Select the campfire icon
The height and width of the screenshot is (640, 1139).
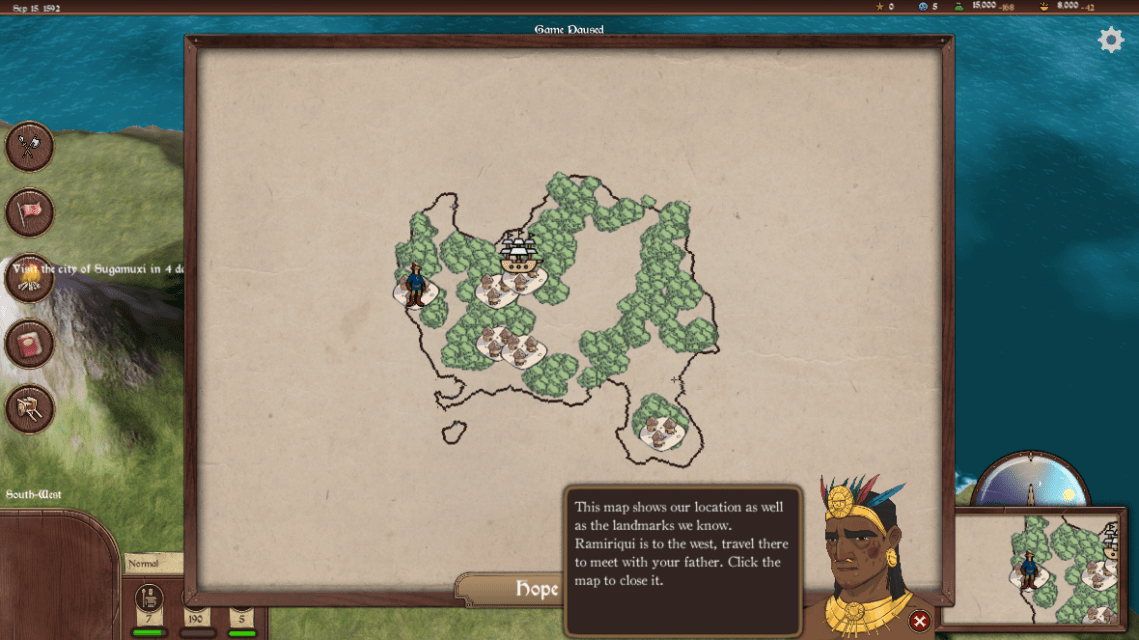[30, 279]
